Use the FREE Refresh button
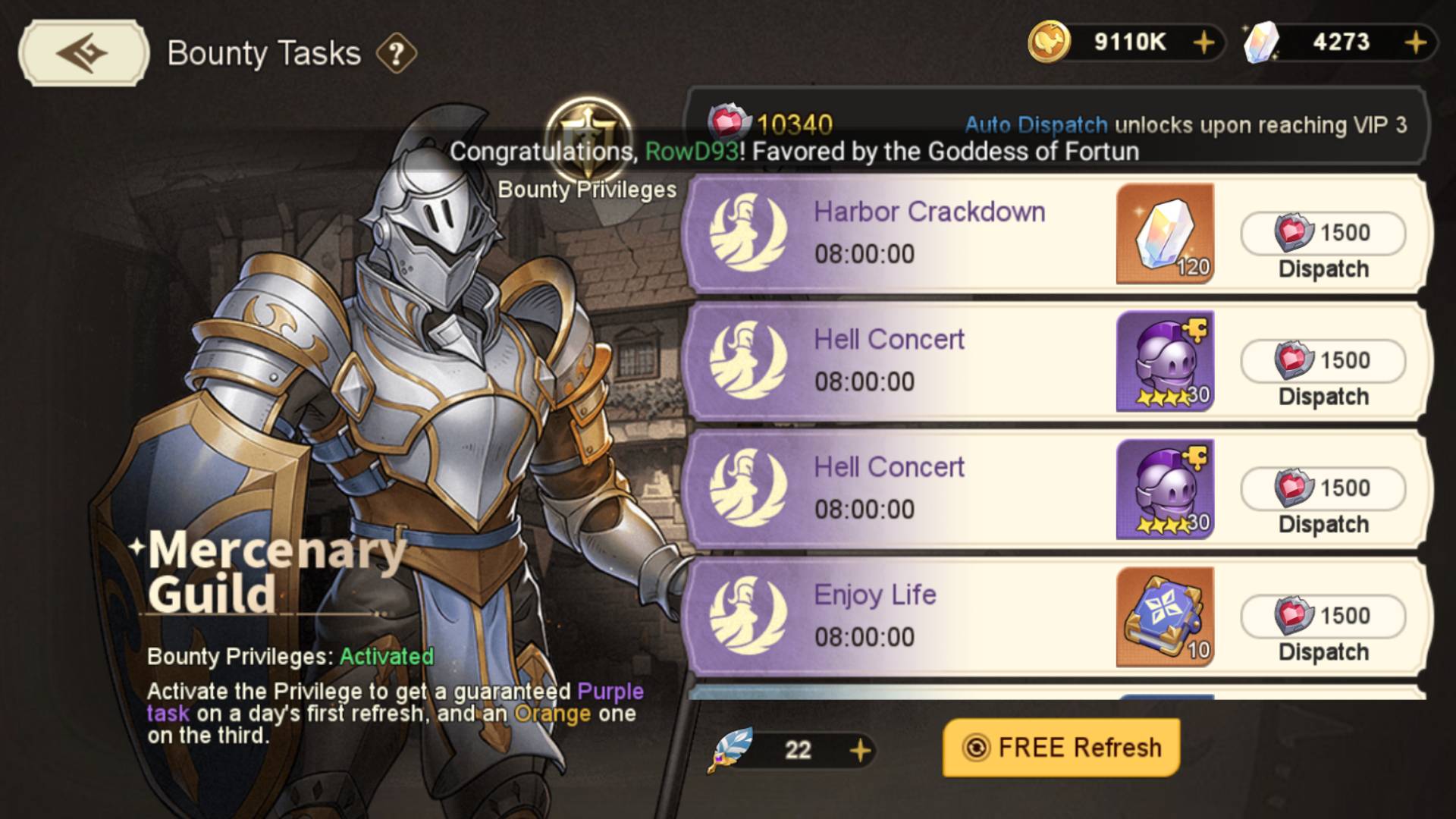The width and height of the screenshot is (1456, 819). pyautogui.click(x=1061, y=748)
